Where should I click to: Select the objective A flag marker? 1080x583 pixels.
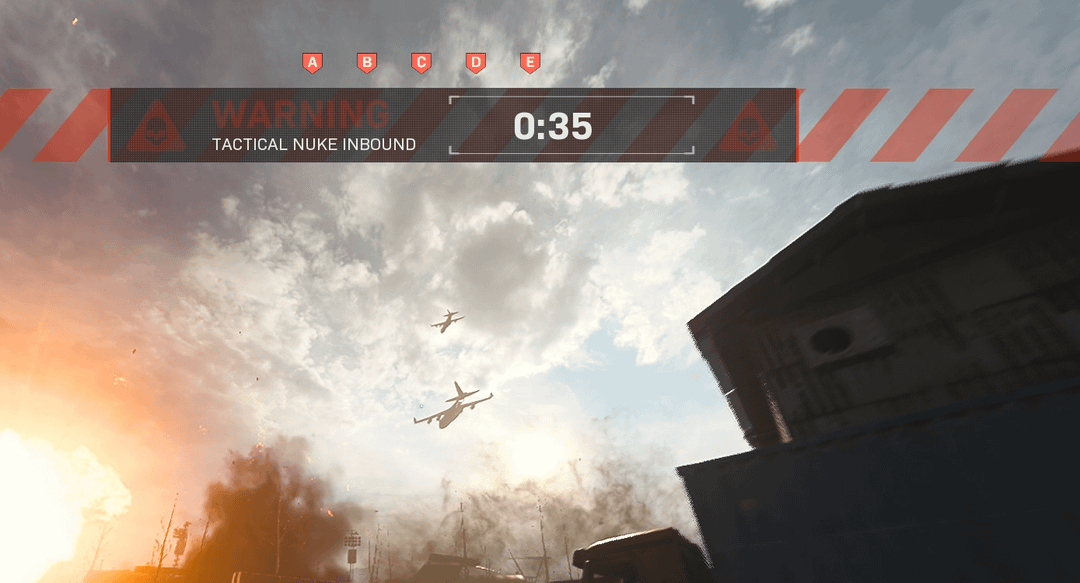(312, 63)
